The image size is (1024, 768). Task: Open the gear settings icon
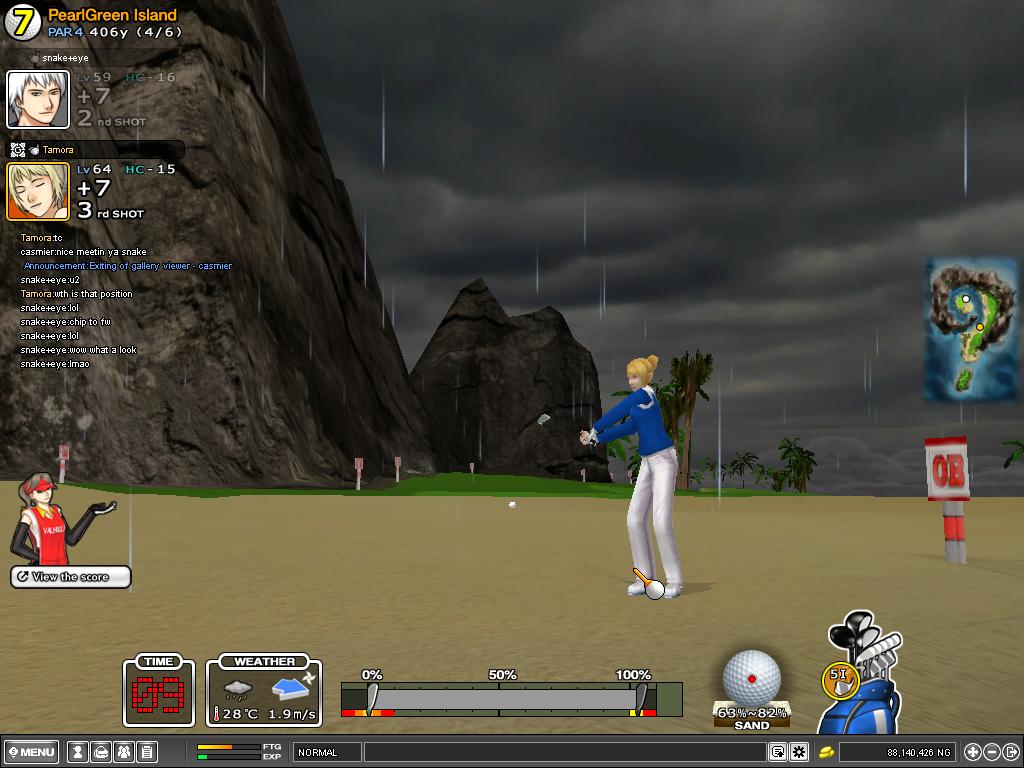tap(799, 752)
